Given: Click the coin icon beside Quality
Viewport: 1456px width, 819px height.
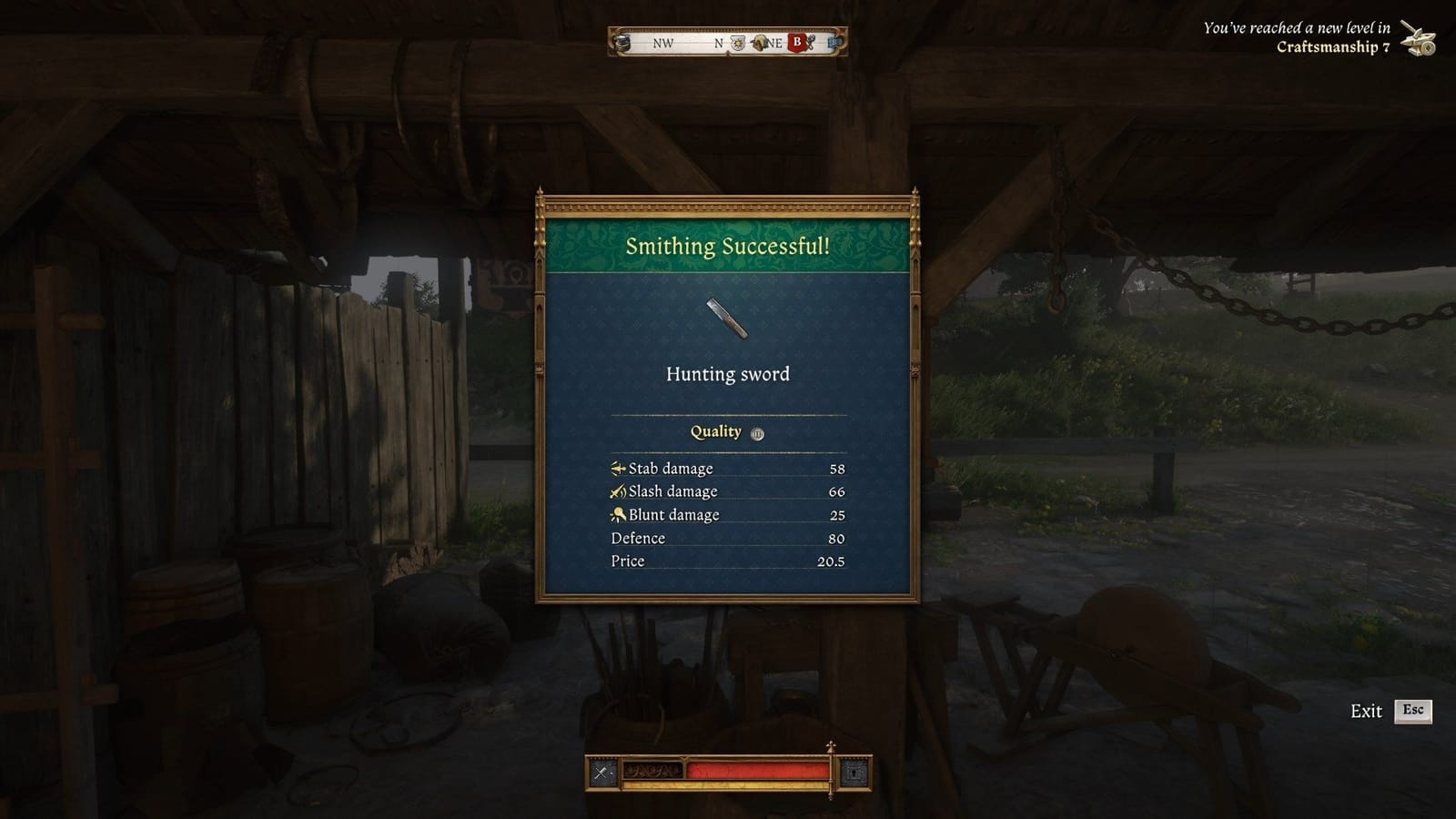Looking at the screenshot, I should 756,432.
